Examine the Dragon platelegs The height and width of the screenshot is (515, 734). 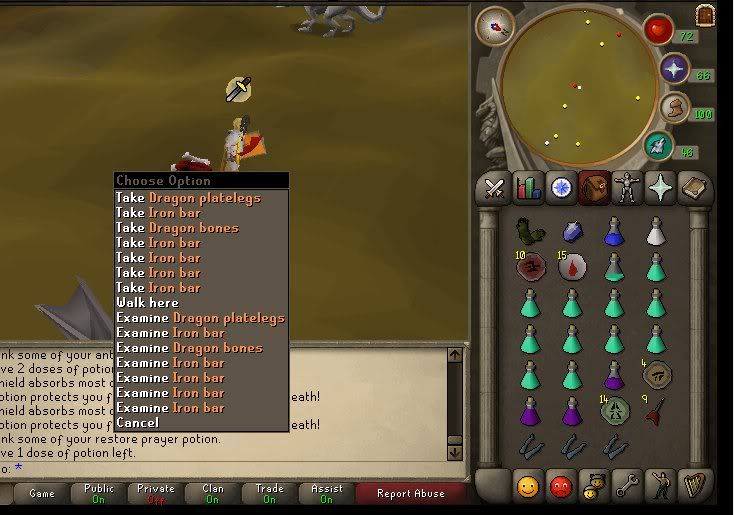(x=200, y=317)
